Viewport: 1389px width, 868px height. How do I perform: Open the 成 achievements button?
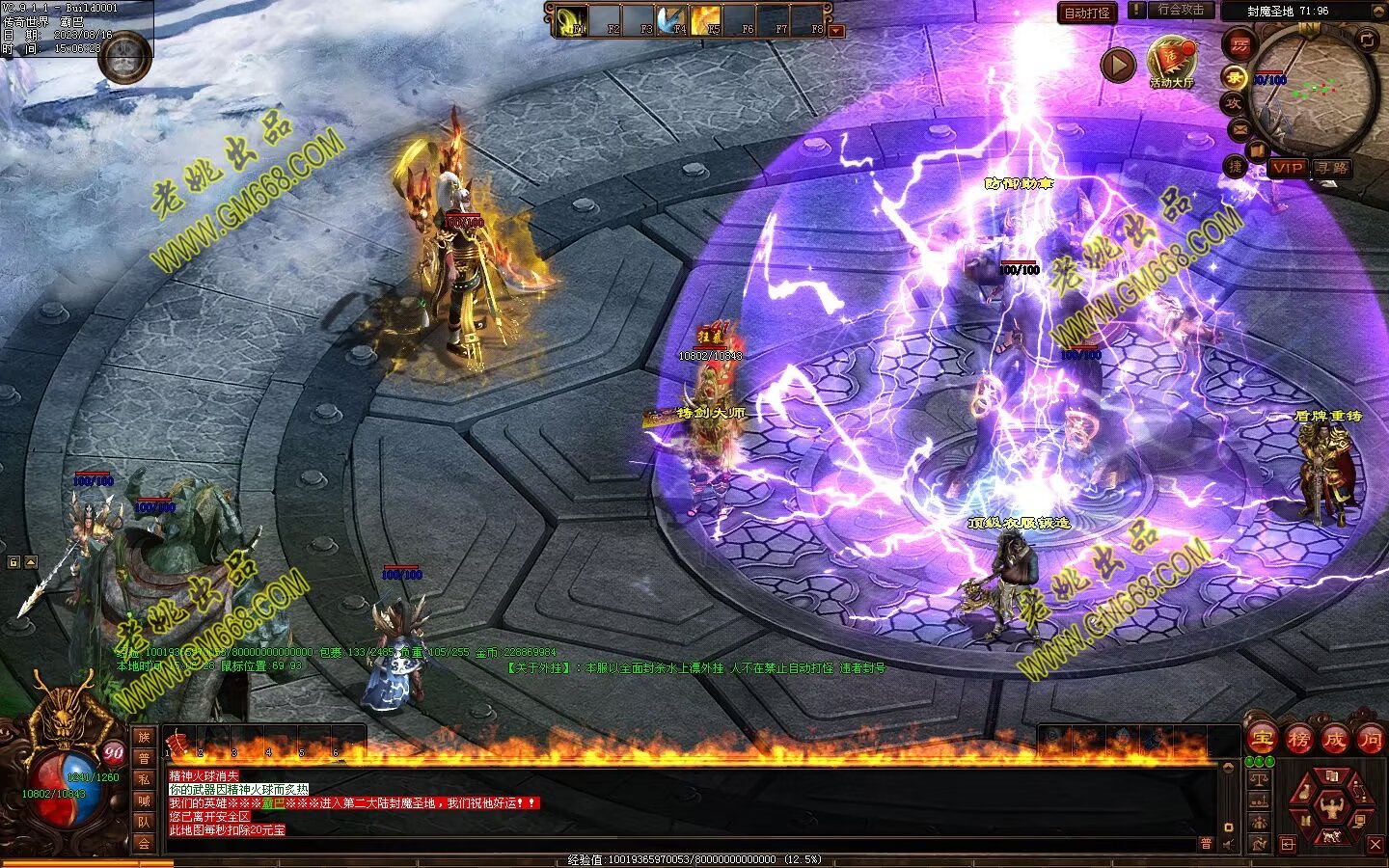coord(1335,740)
